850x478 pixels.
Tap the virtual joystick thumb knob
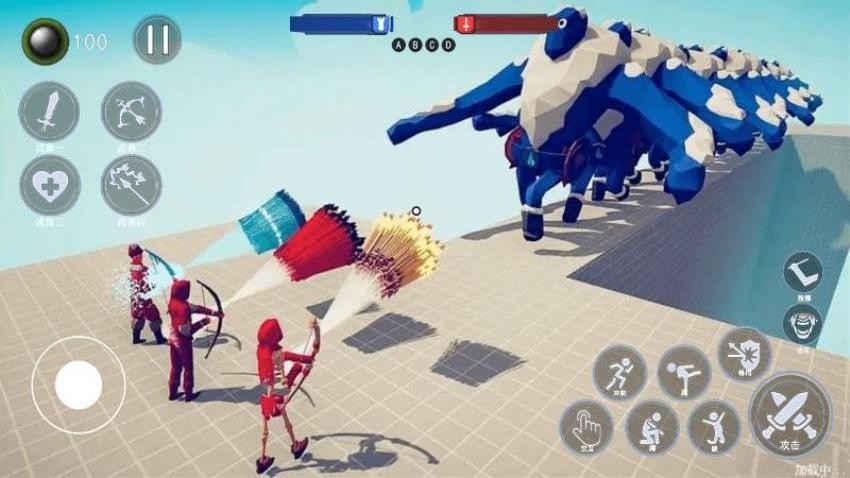pyautogui.click(x=78, y=384)
